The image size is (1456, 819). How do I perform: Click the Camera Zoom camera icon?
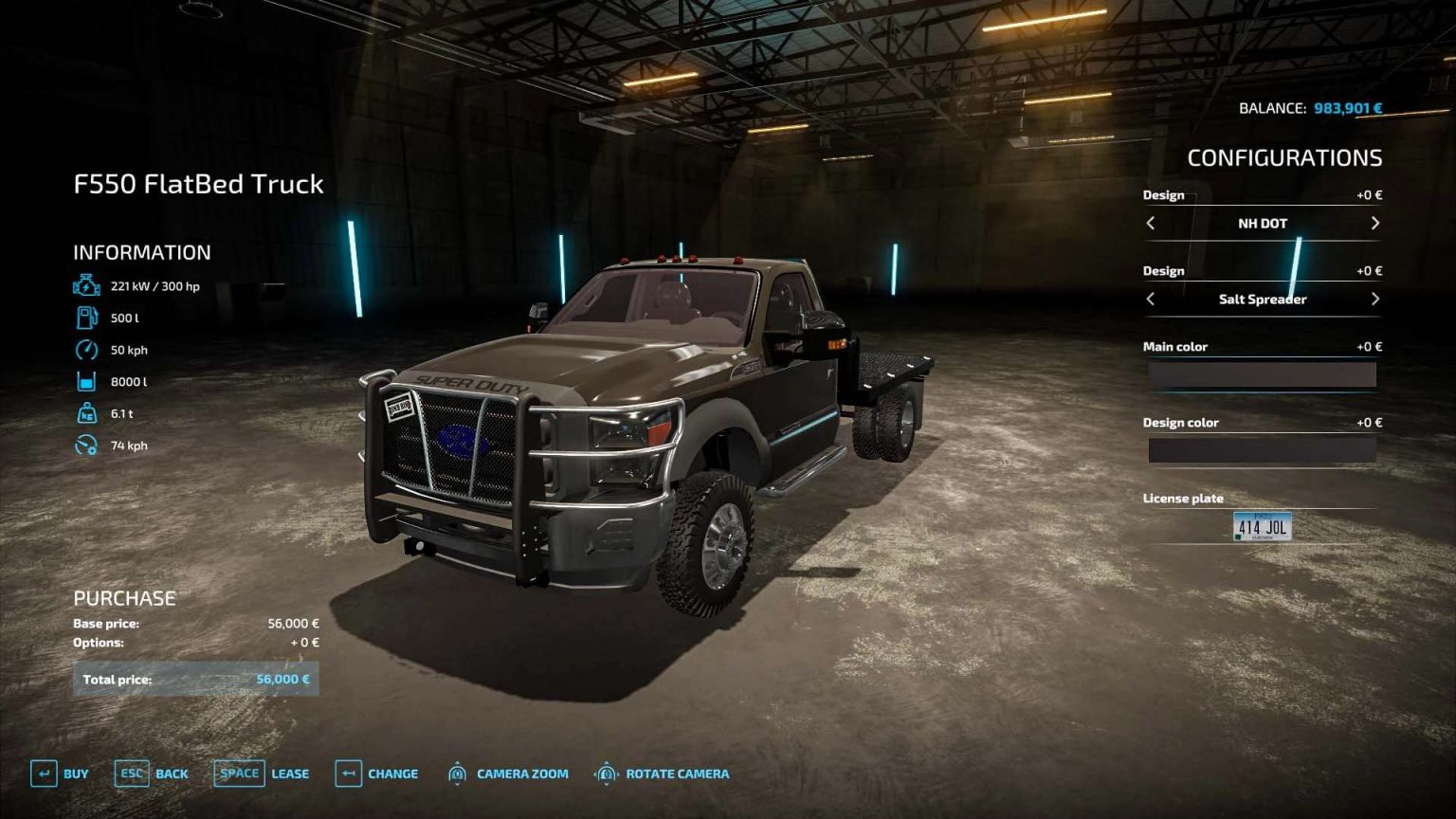pyautogui.click(x=458, y=773)
